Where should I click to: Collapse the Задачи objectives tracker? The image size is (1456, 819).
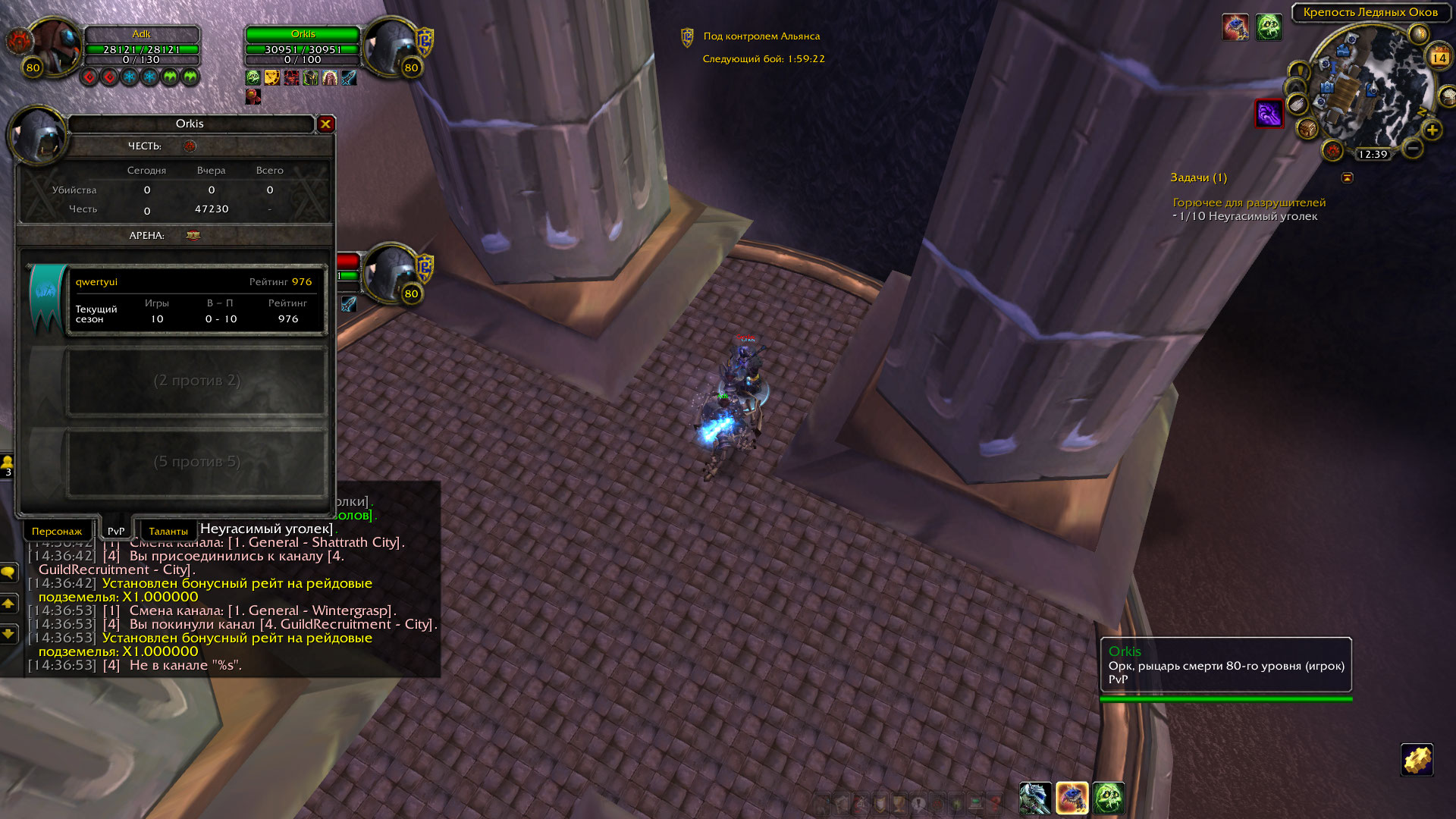point(1348,177)
